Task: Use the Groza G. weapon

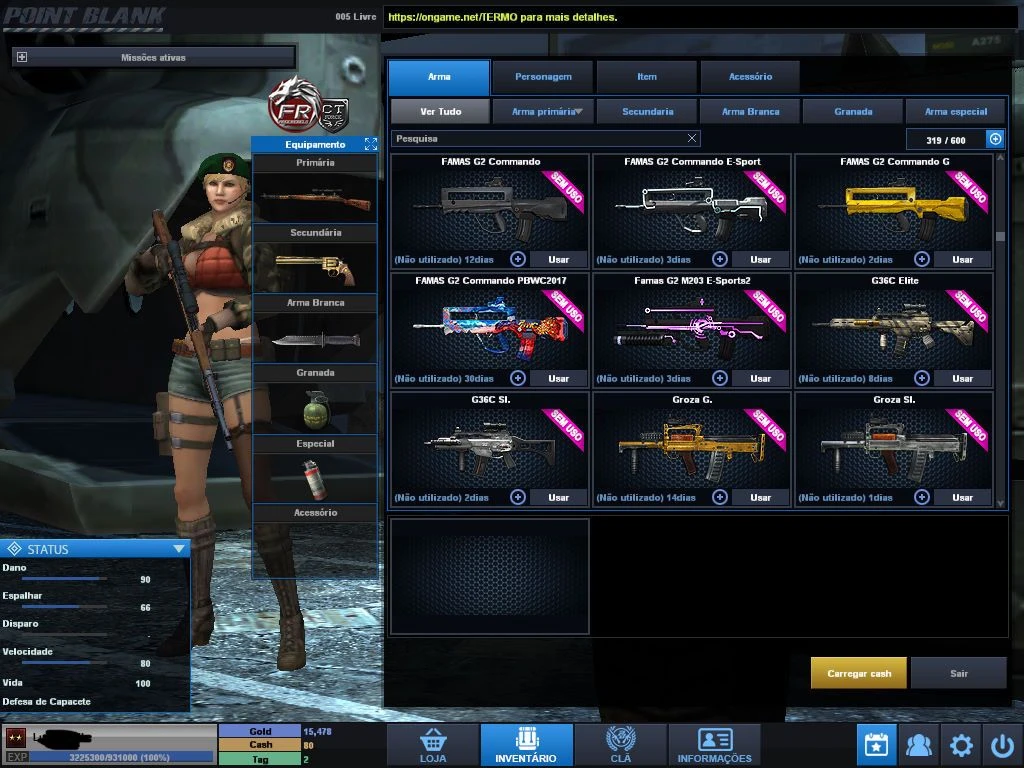Action: point(760,497)
